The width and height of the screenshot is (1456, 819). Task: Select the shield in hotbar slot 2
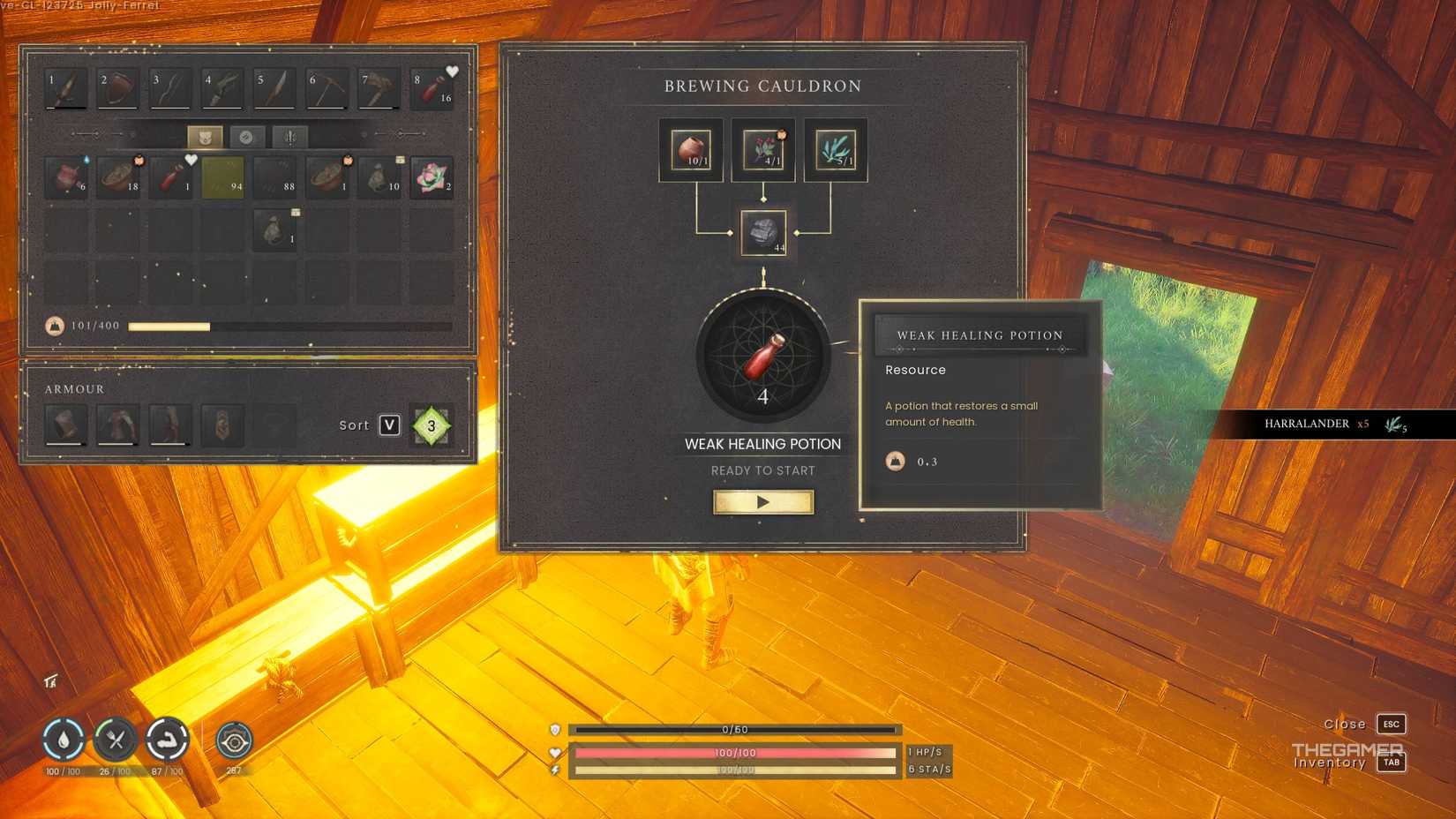118,89
